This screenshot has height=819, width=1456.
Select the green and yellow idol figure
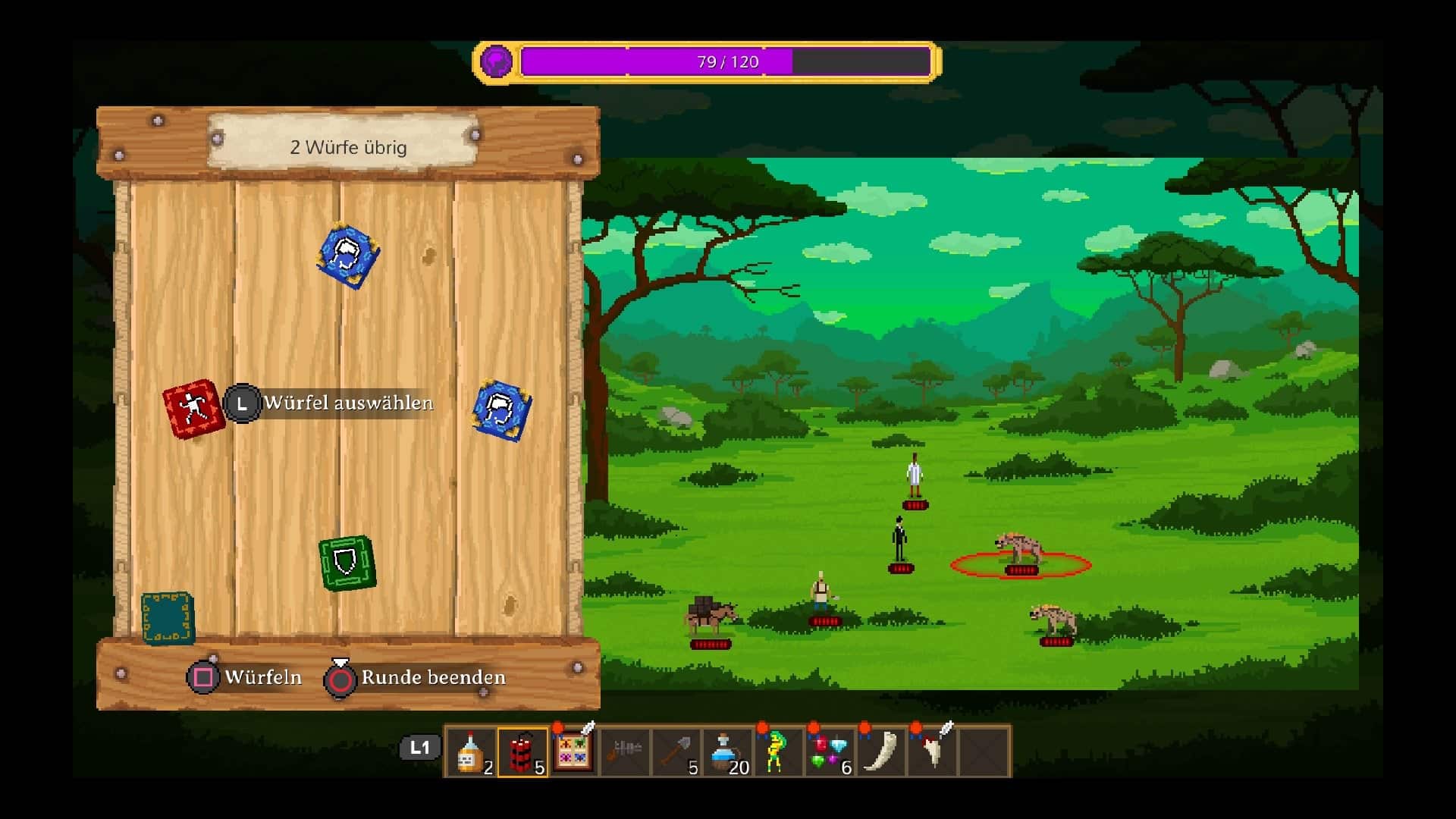(777, 752)
